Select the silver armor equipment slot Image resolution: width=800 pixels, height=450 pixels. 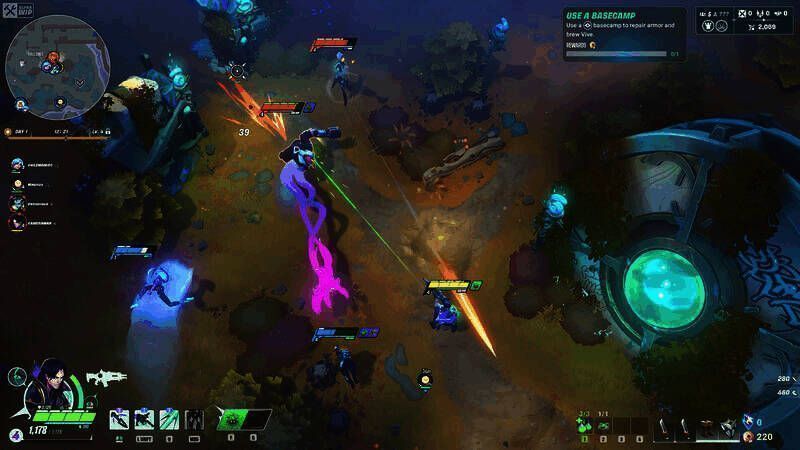click(730, 425)
